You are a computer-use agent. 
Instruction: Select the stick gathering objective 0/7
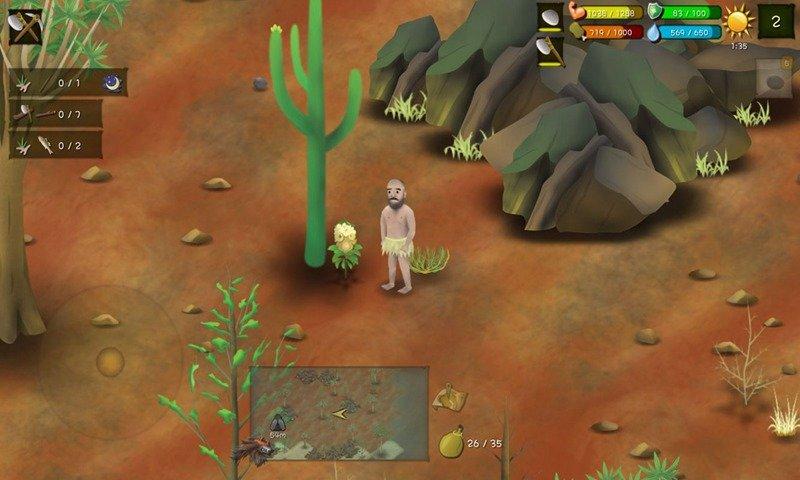tap(68, 115)
